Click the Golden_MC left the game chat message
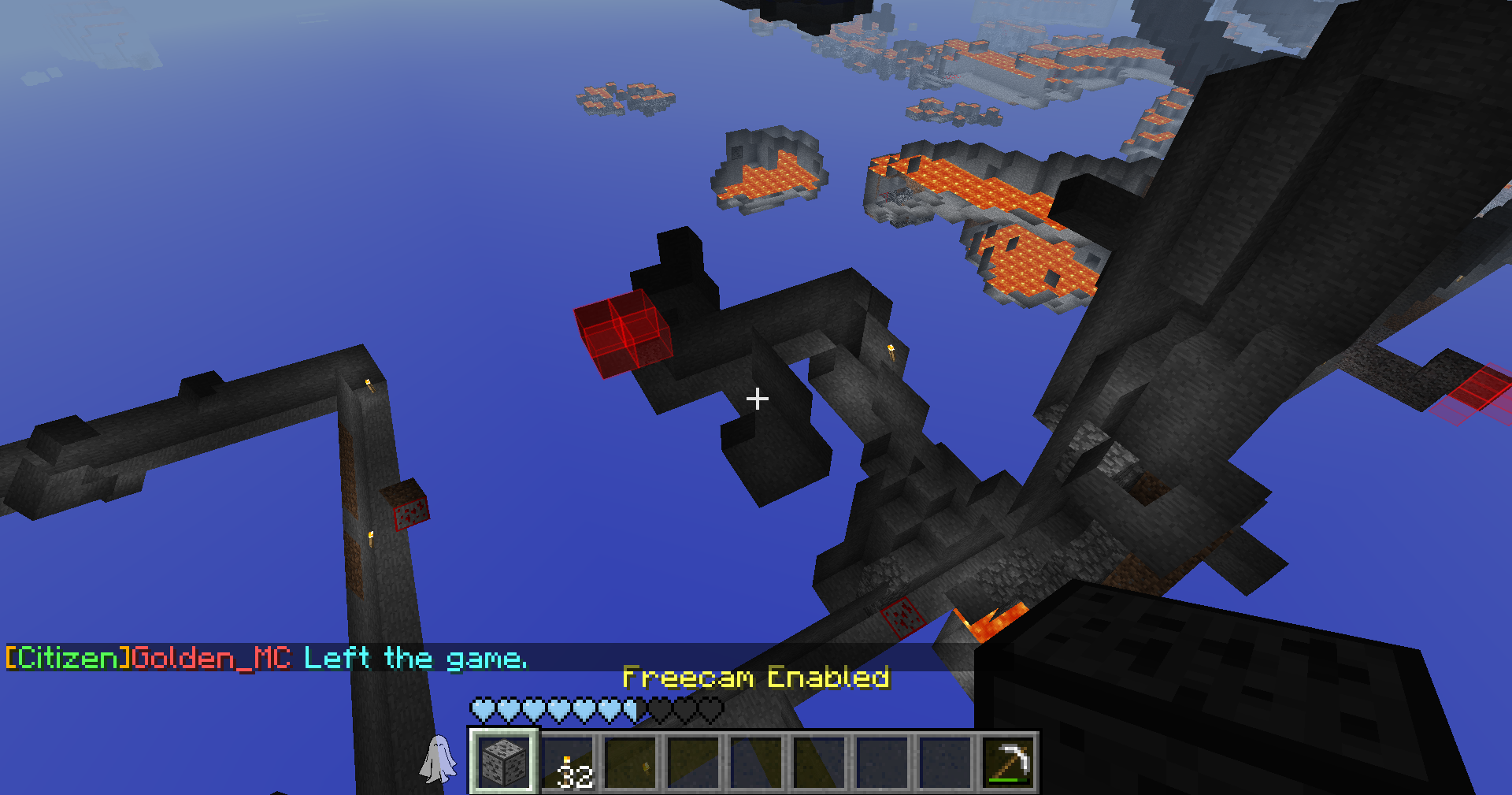The width and height of the screenshot is (1512, 795). coord(266,657)
